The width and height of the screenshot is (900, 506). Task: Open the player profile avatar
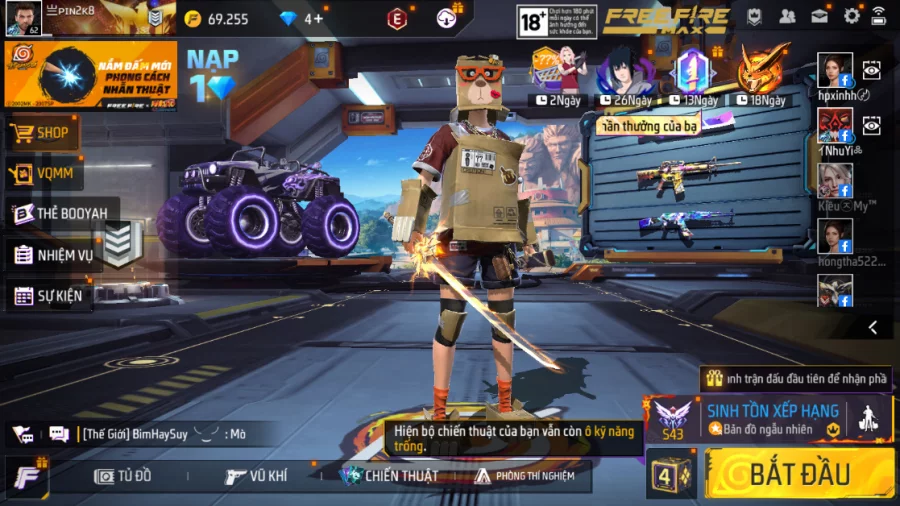click(24, 18)
